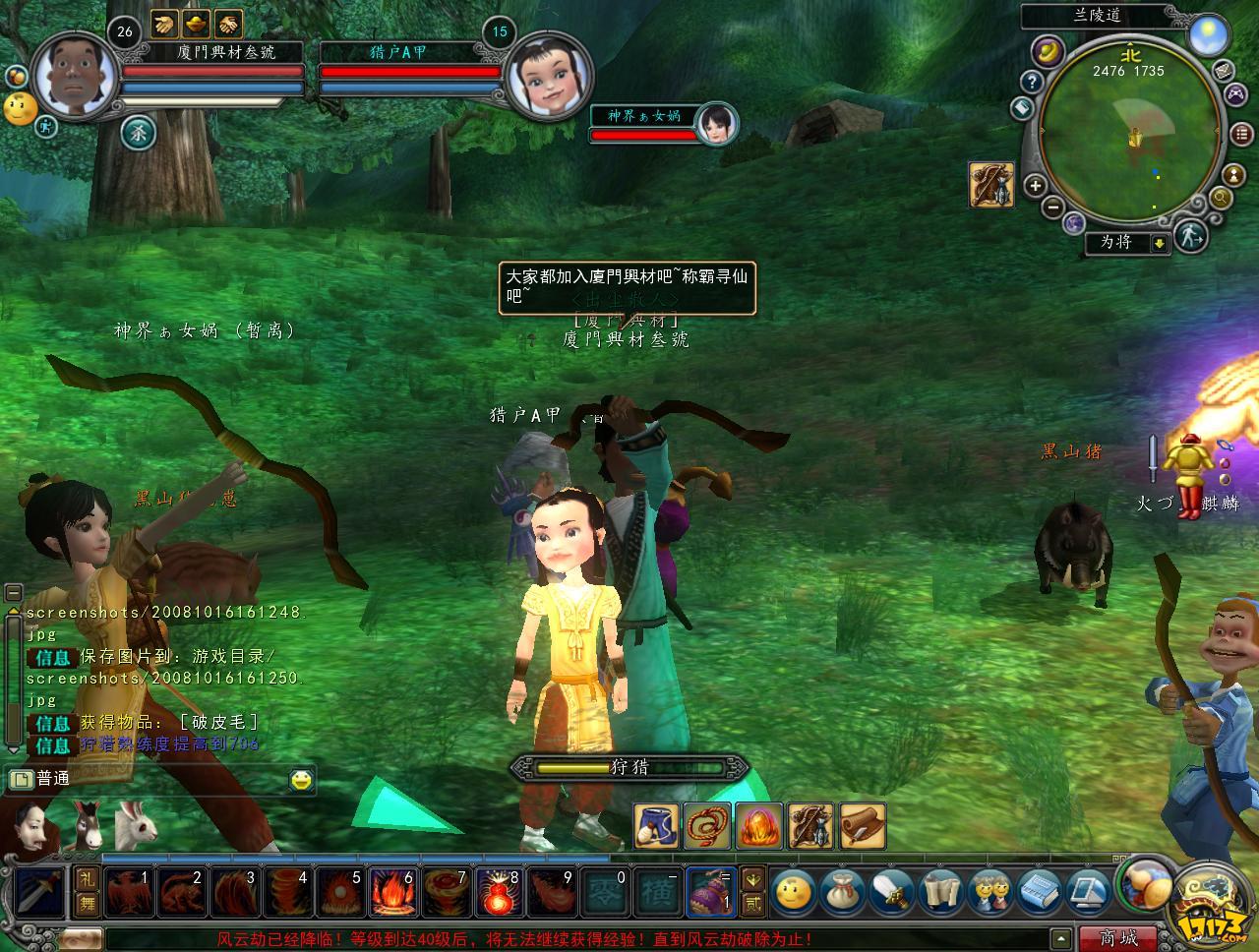Viewport: 1259px width, 952px height.
Task: Select the fire egg icon above hotbar
Action: 760,825
